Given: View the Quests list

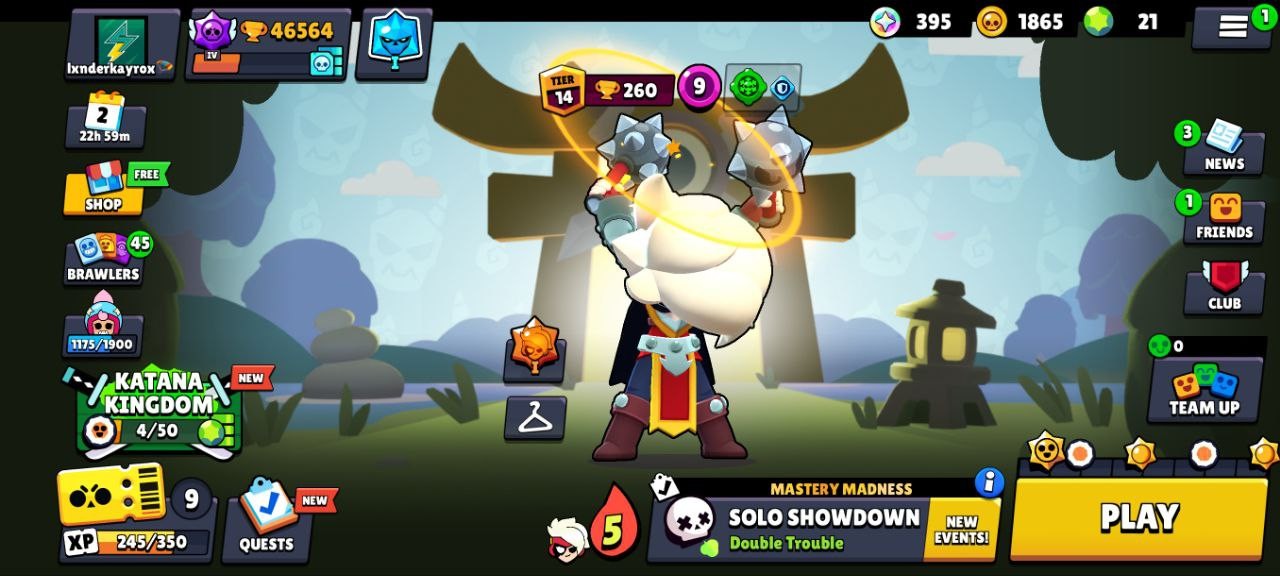Looking at the screenshot, I should (x=266, y=520).
